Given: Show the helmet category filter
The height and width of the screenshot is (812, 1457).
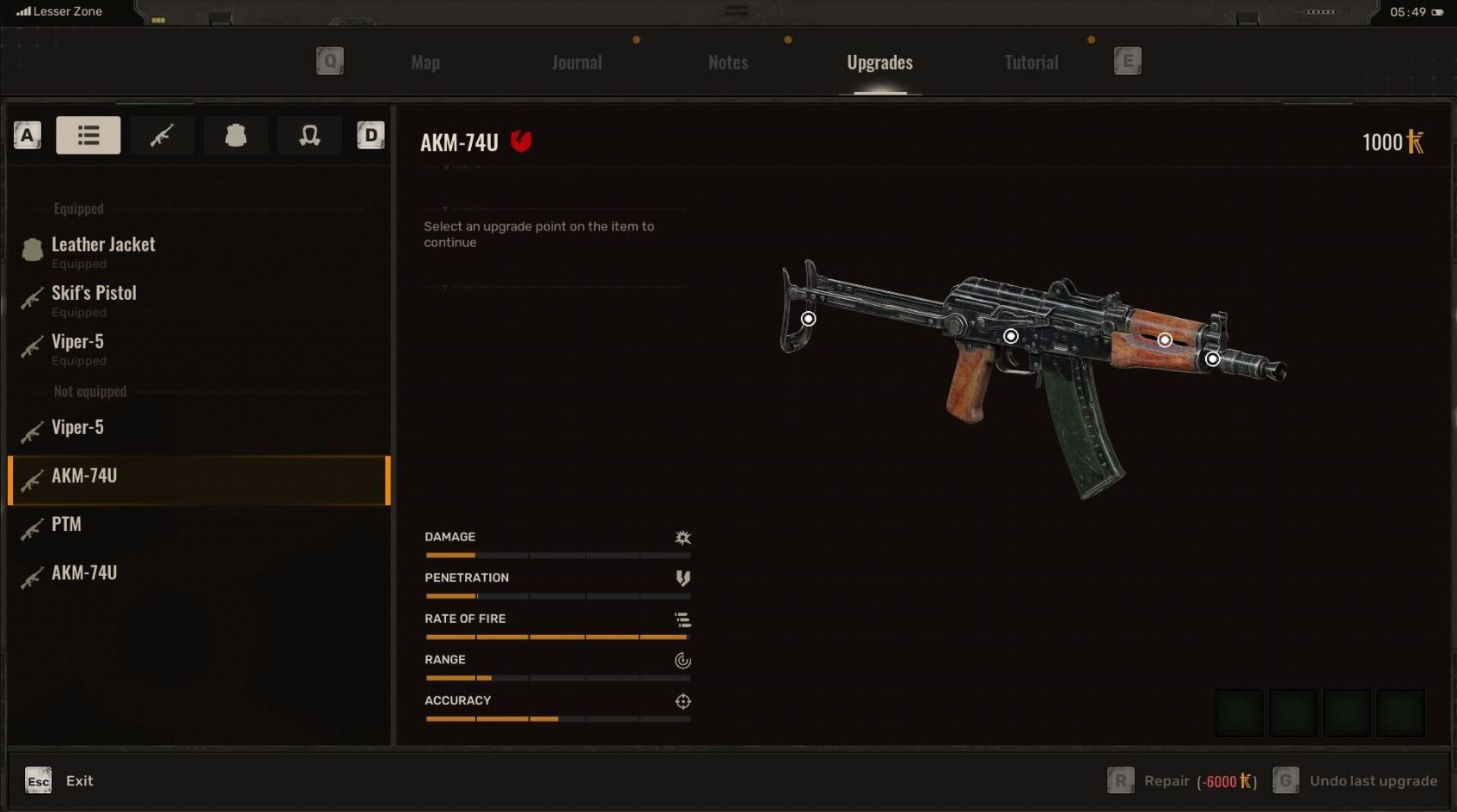Looking at the screenshot, I should click(x=309, y=135).
